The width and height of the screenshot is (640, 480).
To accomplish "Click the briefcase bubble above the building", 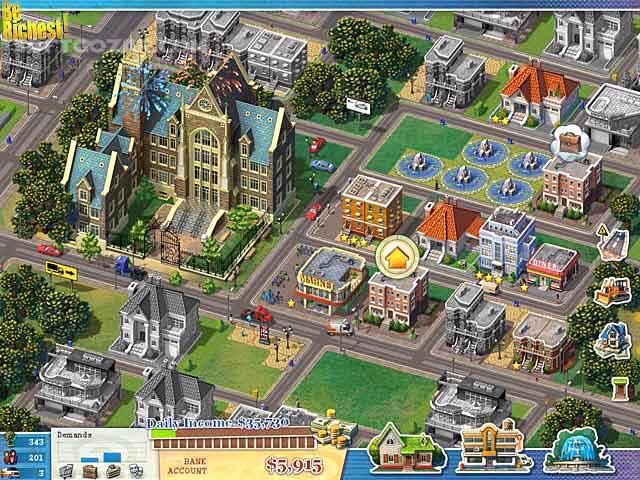I will pos(566,141).
